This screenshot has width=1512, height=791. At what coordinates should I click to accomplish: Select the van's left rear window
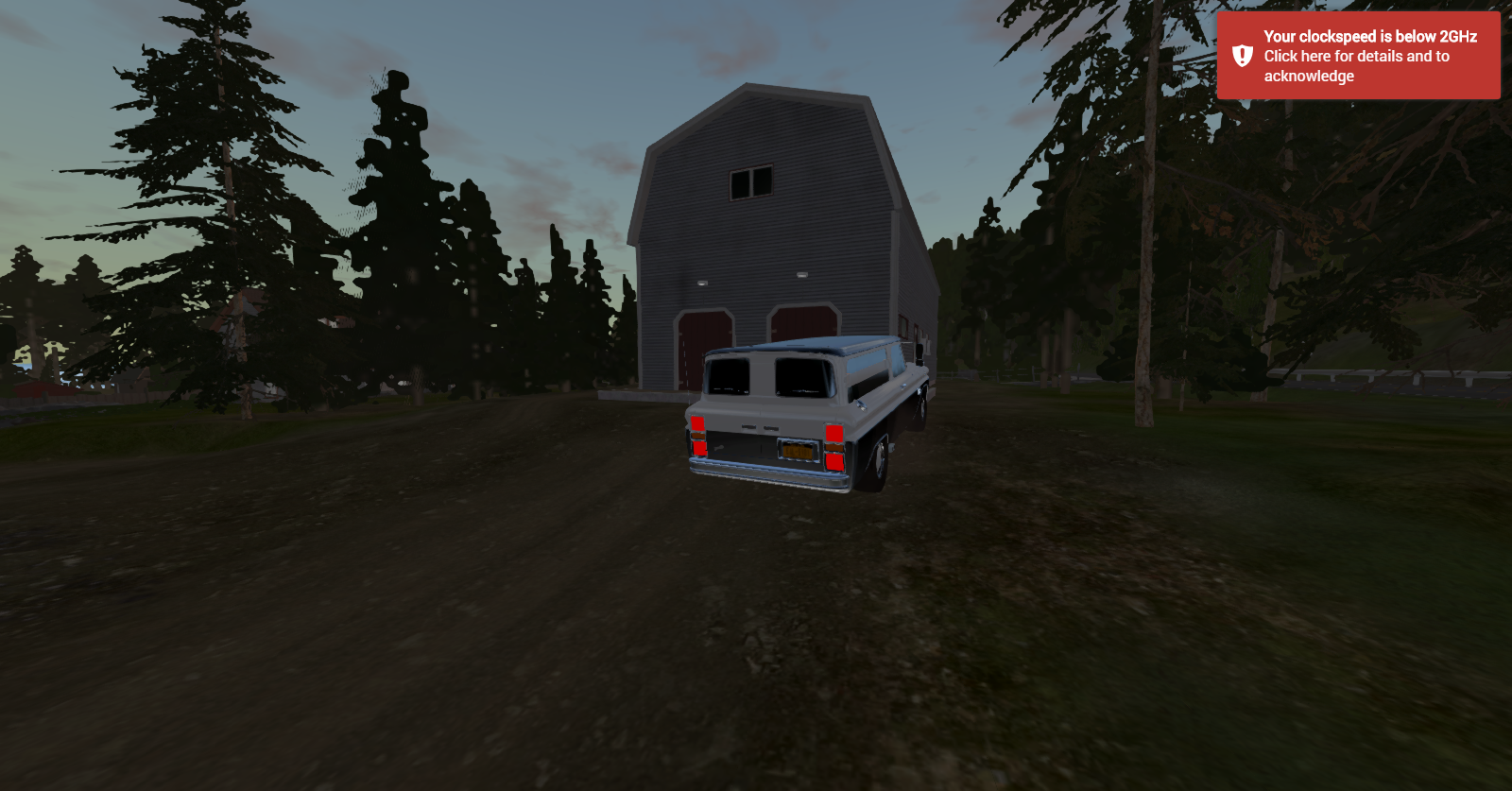[728, 374]
